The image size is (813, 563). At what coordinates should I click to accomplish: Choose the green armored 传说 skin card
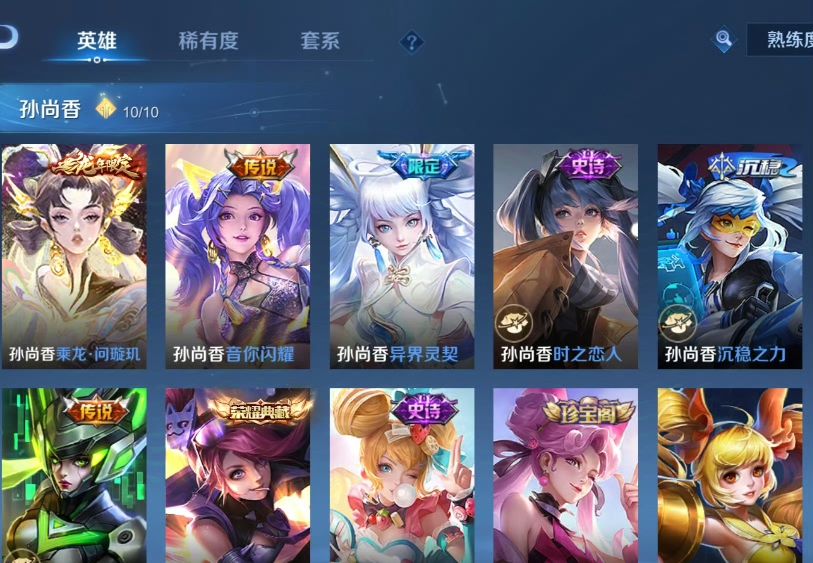(75, 475)
